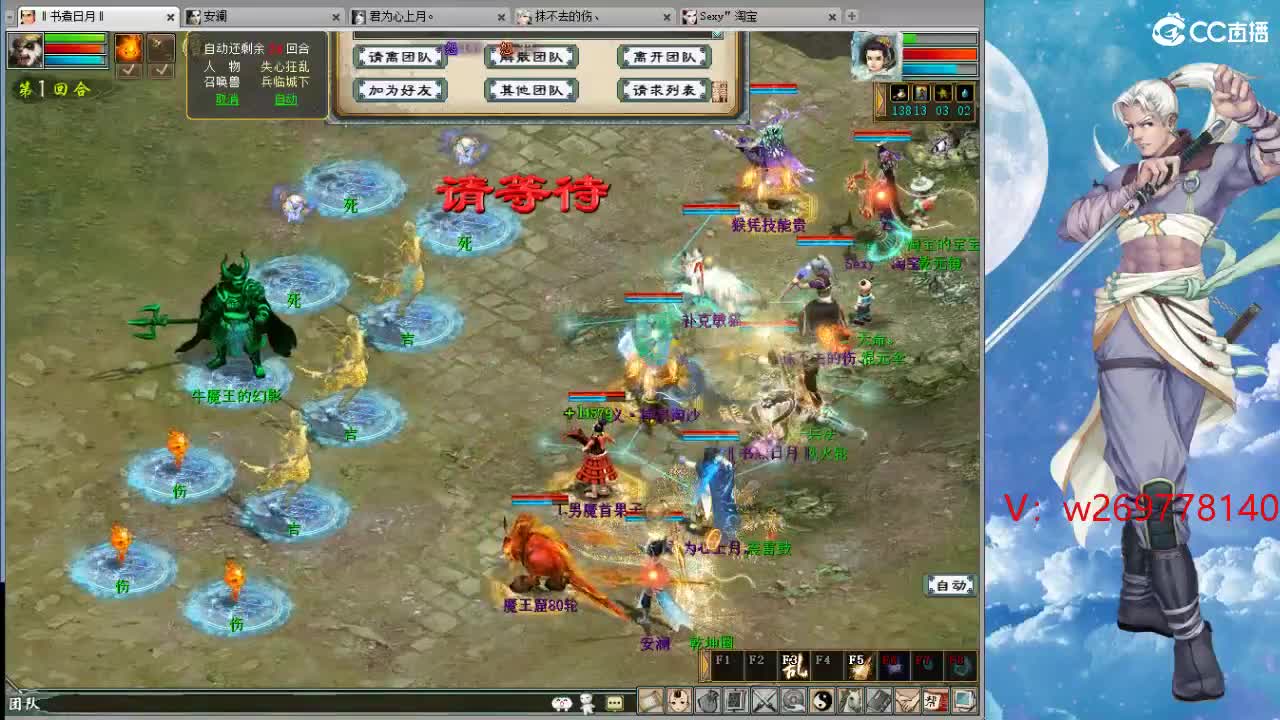Viewport: 1280px width, 720px height.
Task: Click the 加为好友 add friend button
Action: point(400,89)
